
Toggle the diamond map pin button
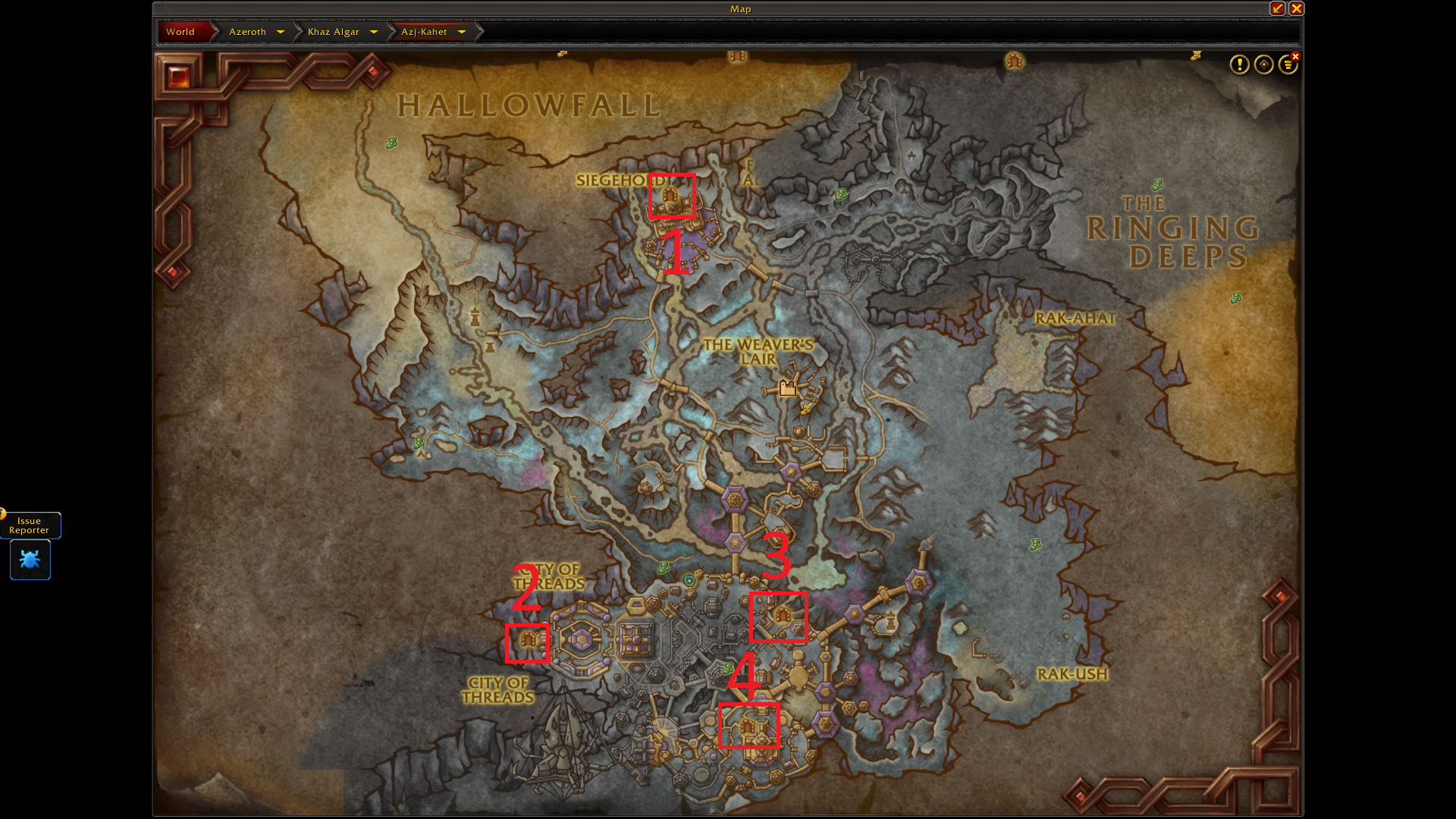[x=1263, y=65]
